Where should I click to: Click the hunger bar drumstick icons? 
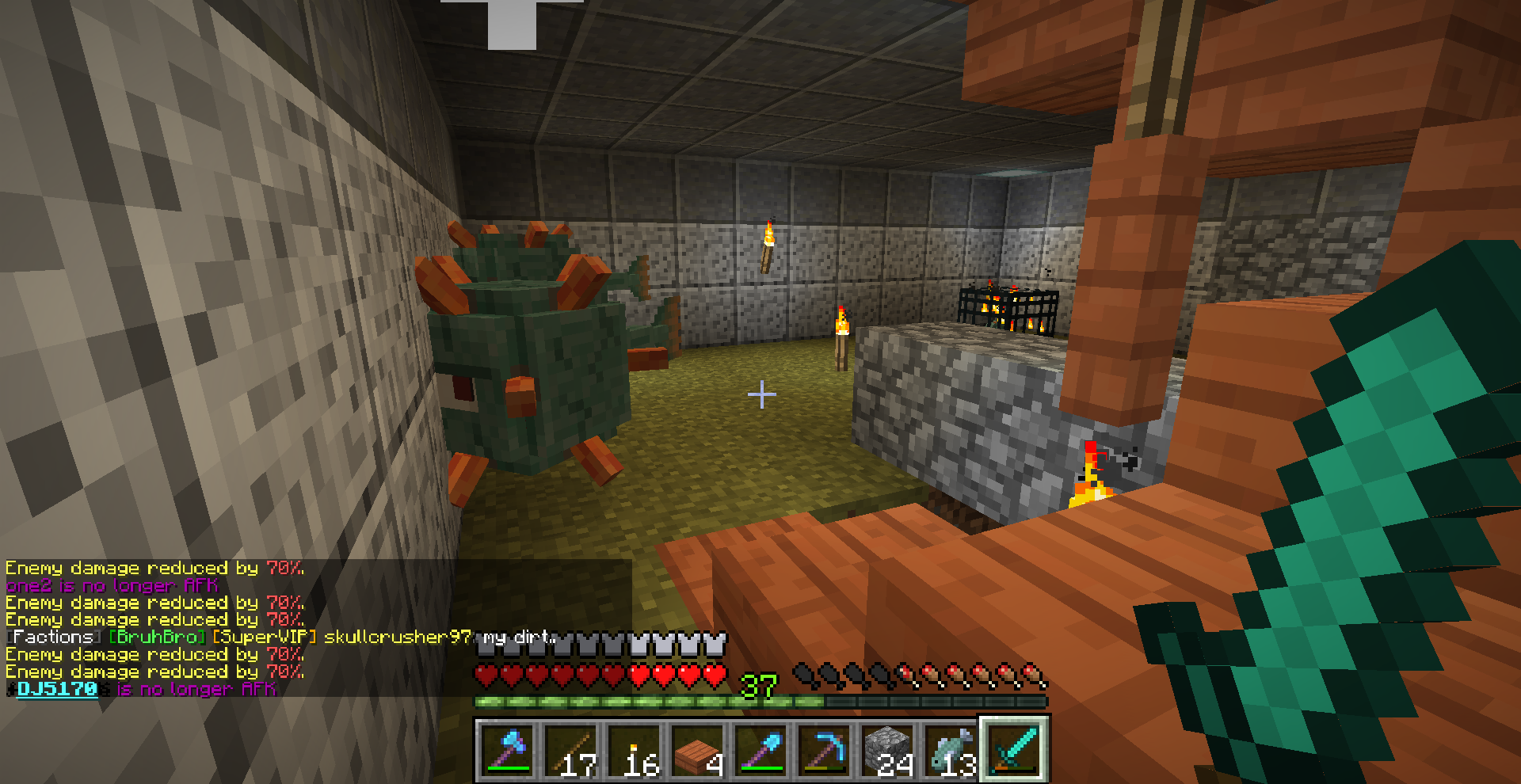[x=919, y=675]
